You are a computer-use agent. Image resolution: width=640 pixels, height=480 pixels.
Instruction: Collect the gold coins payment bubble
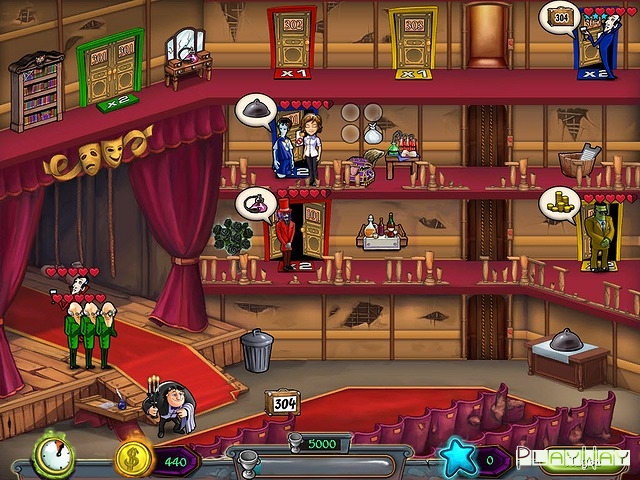(x=559, y=204)
